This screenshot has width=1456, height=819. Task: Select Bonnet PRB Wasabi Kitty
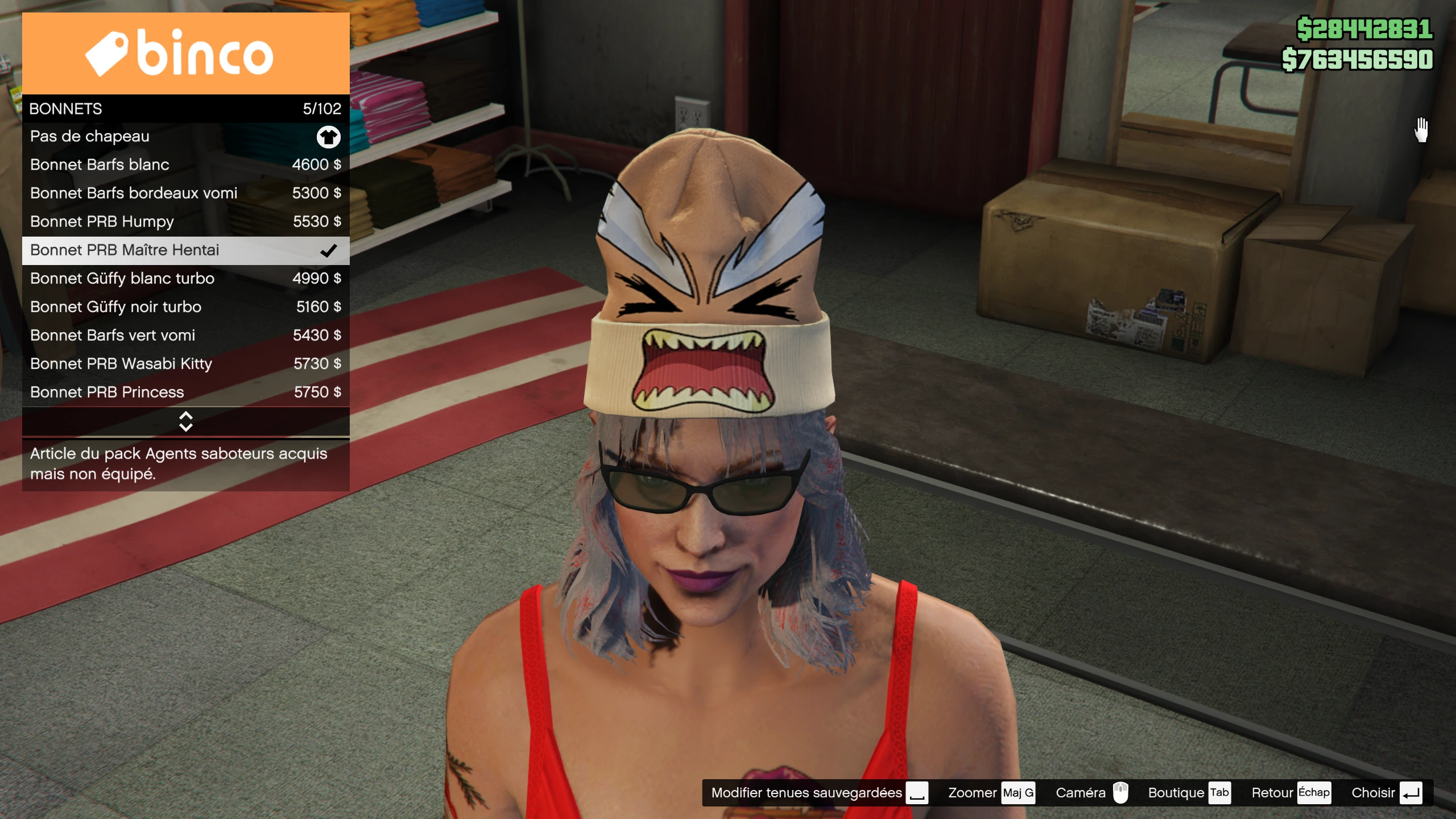tap(185, 364)
